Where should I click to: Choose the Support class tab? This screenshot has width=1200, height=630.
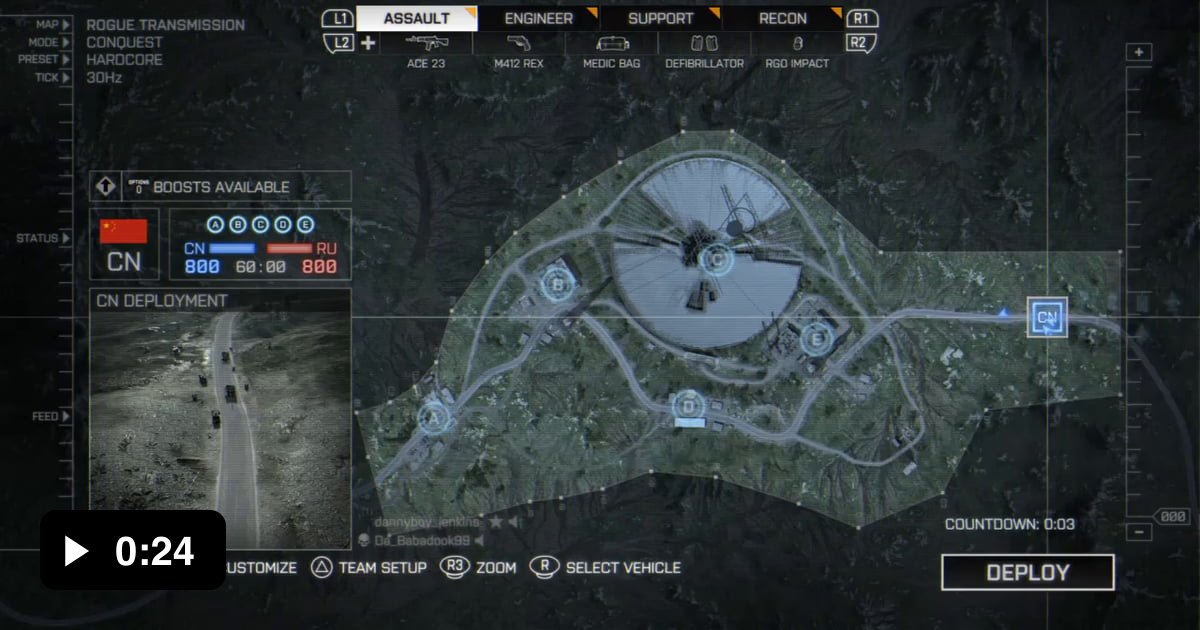coord(660,18)
